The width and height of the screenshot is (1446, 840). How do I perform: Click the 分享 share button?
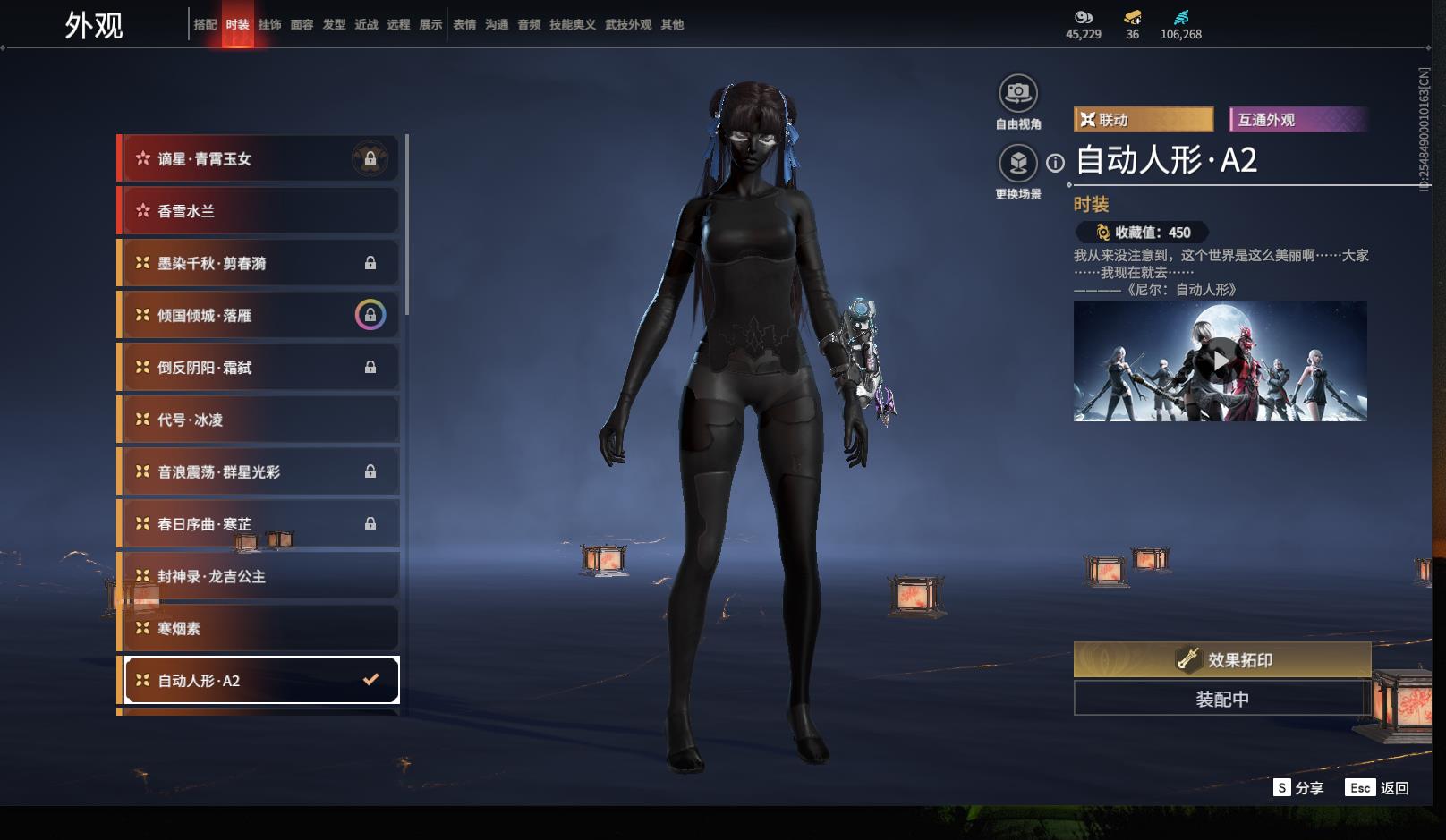[1299, 788]
